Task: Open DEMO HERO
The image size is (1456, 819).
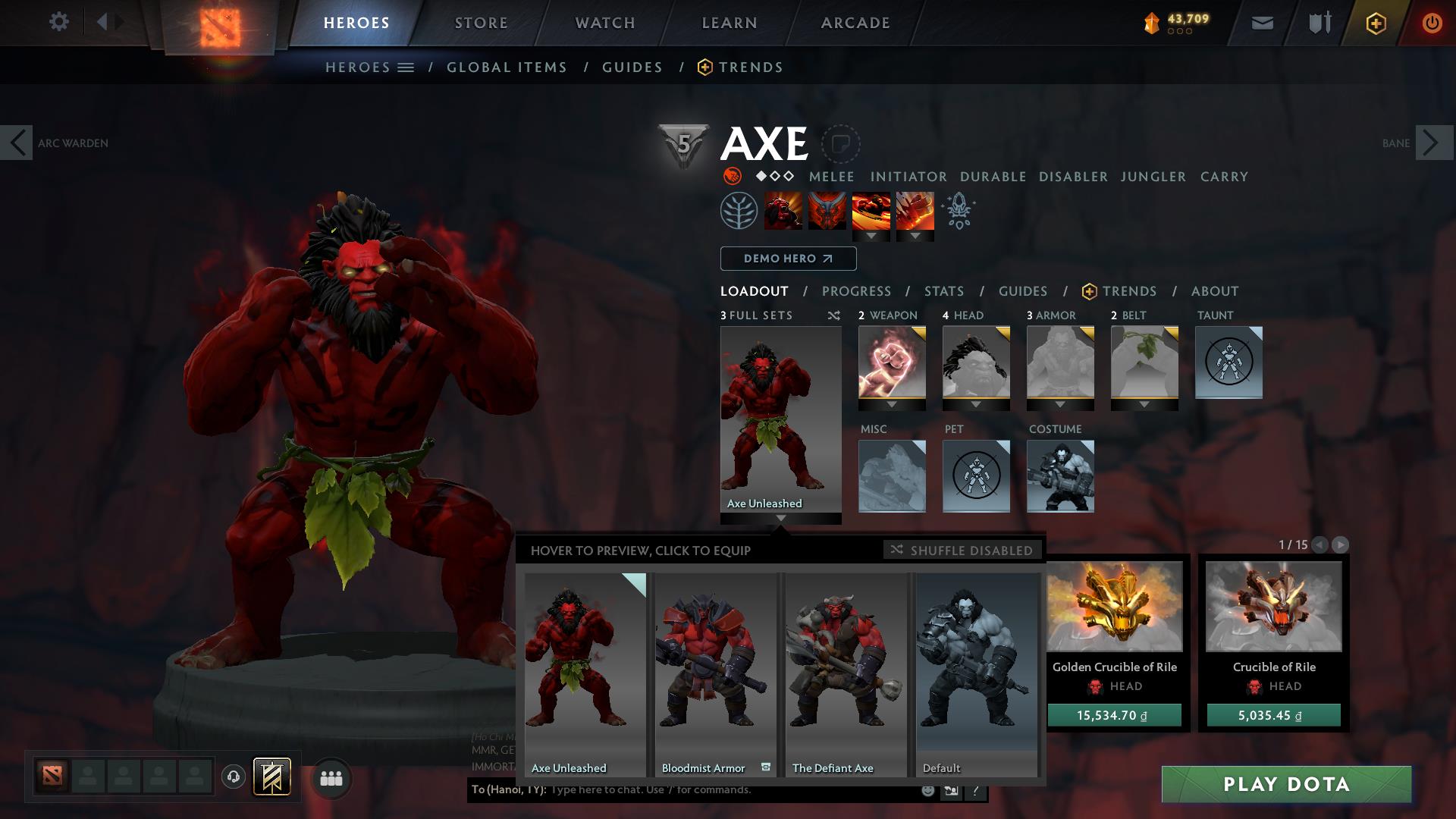Action: tap(787, 258)
